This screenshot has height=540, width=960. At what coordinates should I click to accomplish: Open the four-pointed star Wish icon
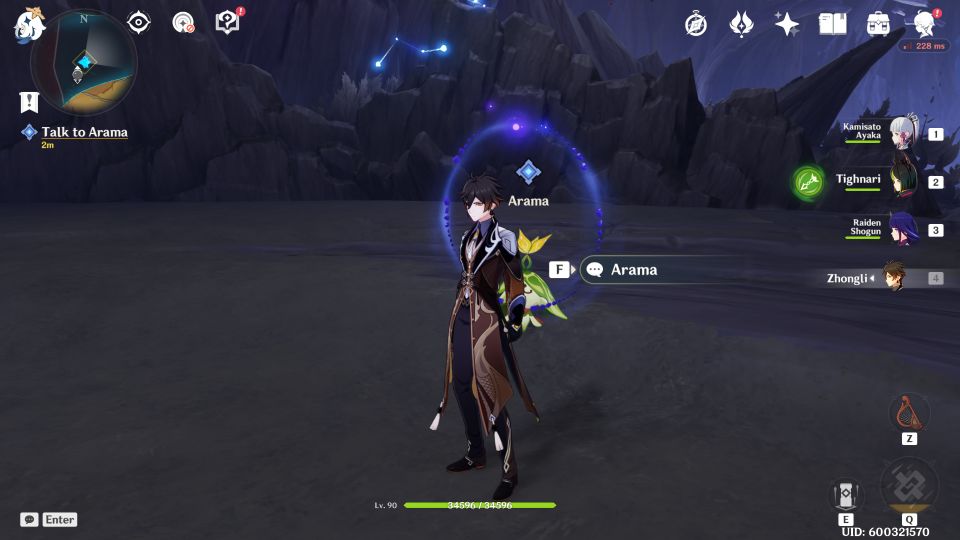click(x=787, y=24)
